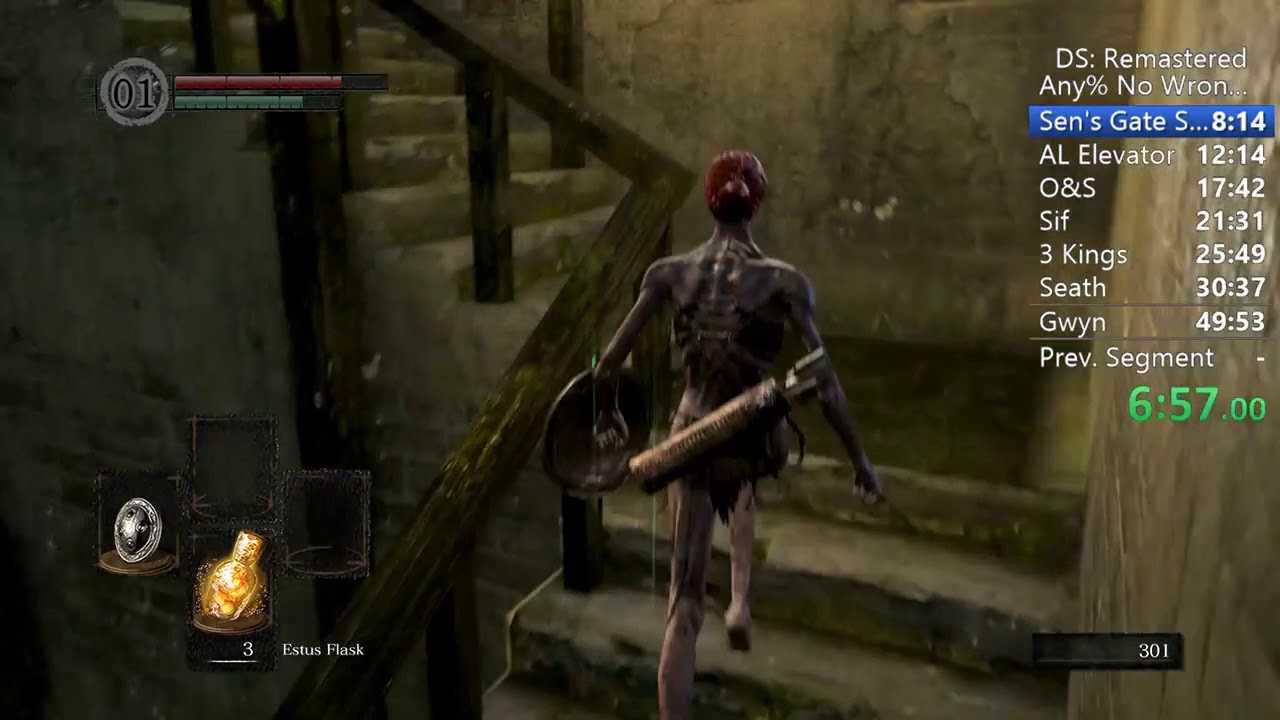The height and width of the screenshot is (720, 1280).
Task: Choose the AL Elevator split row
Action: pos(1151,155)
